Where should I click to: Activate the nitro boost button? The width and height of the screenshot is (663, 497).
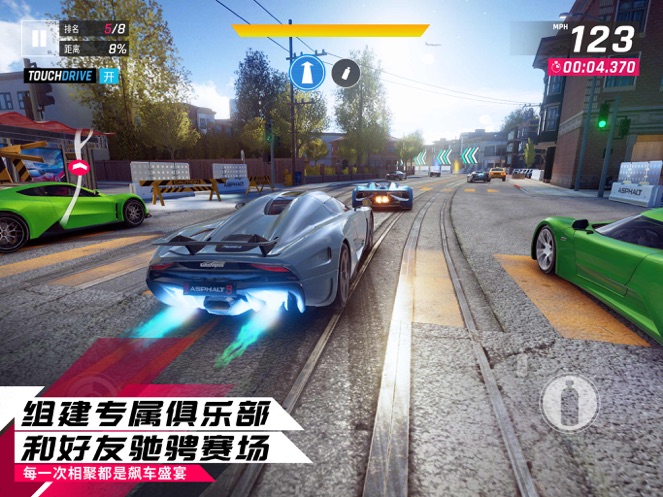[569, 403]
